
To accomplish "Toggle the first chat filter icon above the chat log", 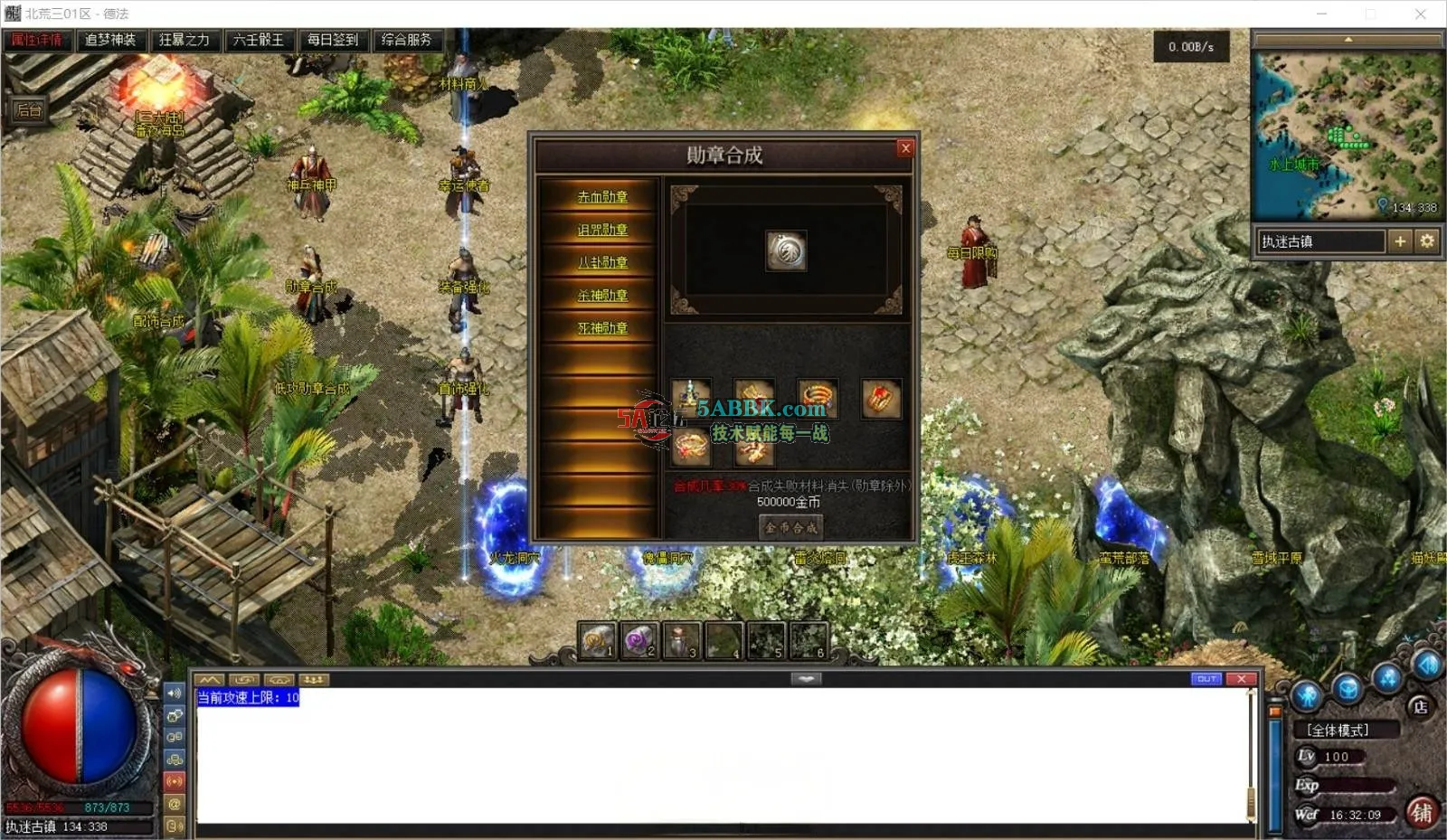I will [210, 679].
